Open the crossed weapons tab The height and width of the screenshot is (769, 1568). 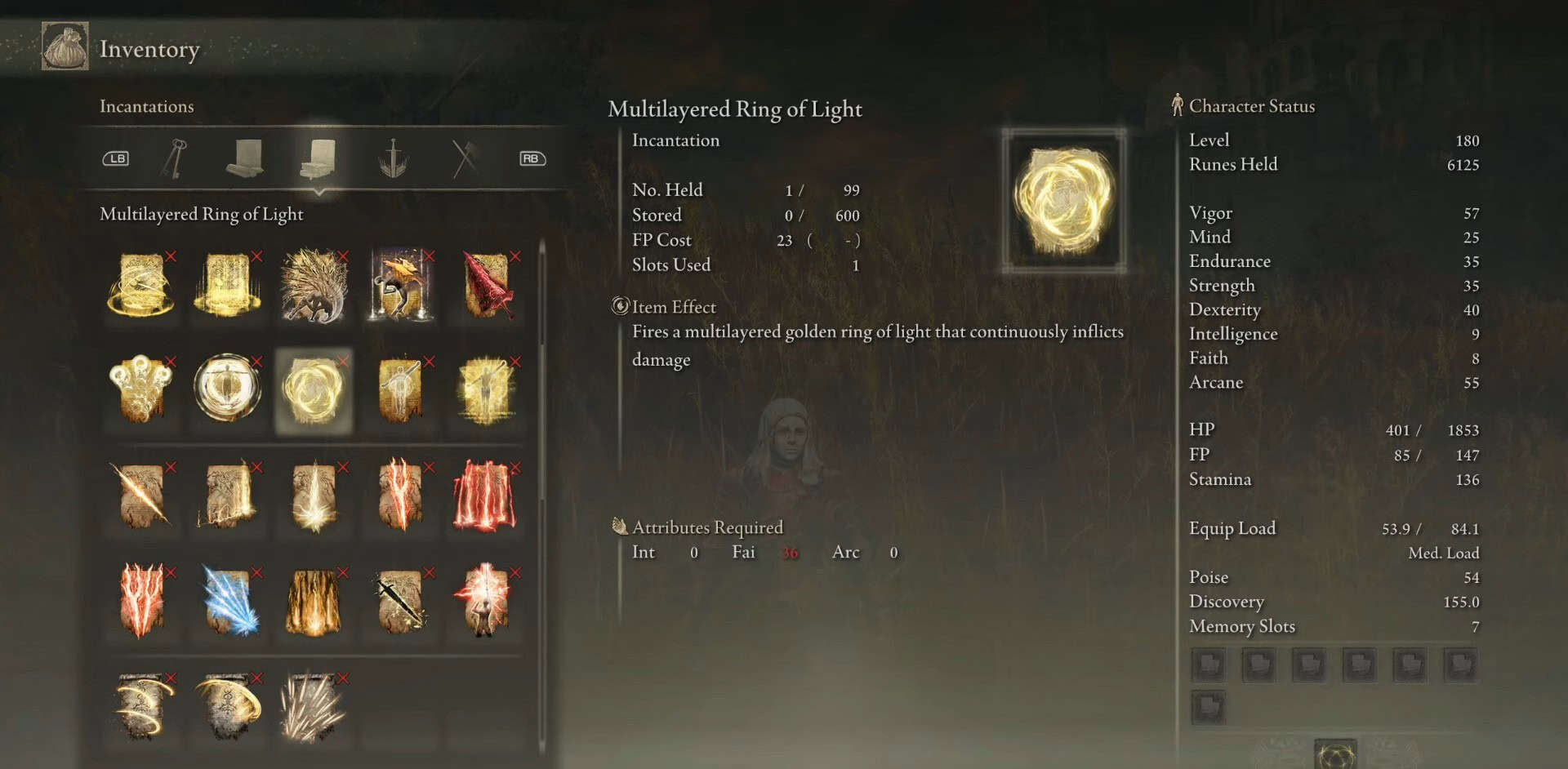click(464, 158)
